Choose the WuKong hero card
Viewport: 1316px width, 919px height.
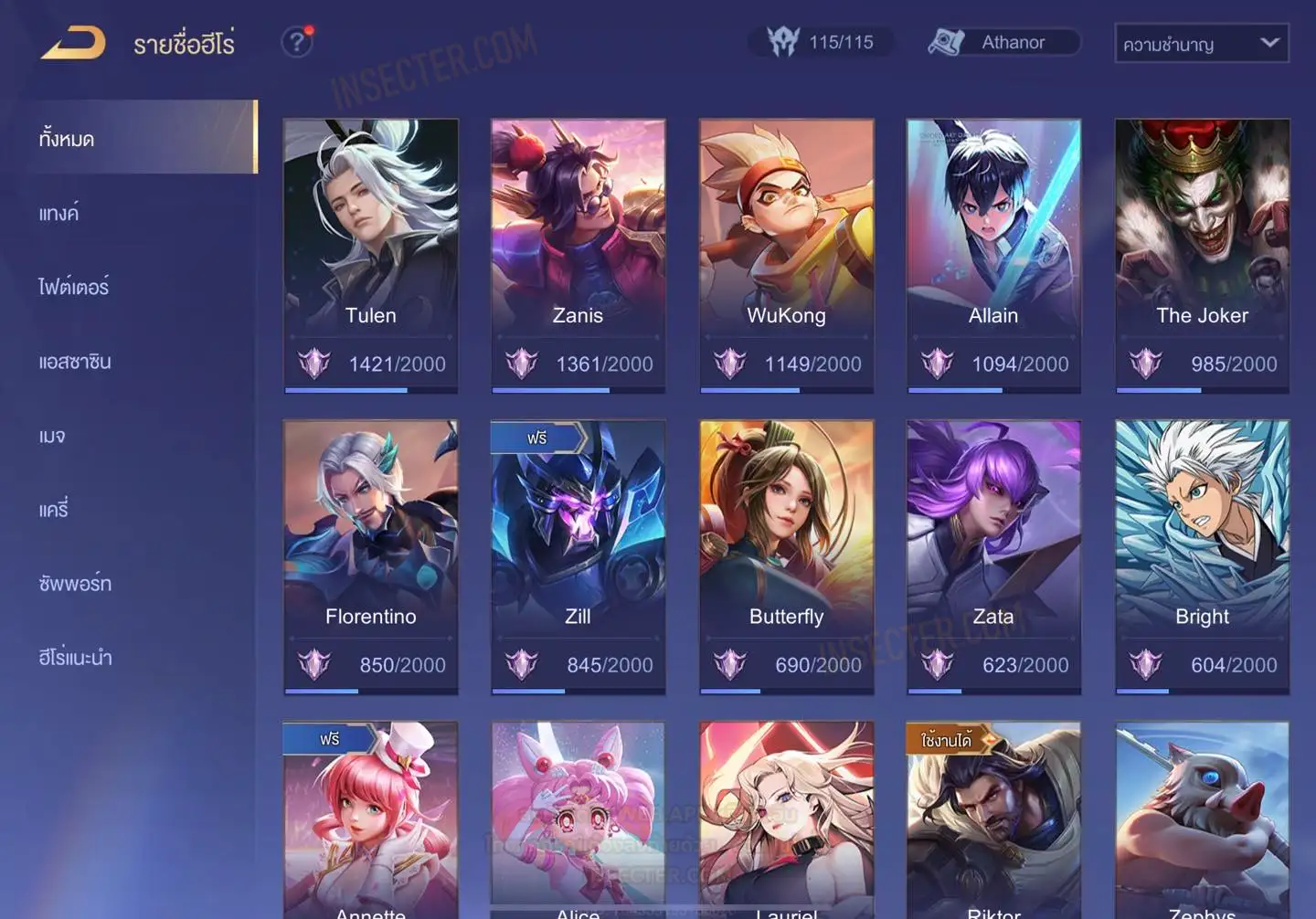click(786, 256)
